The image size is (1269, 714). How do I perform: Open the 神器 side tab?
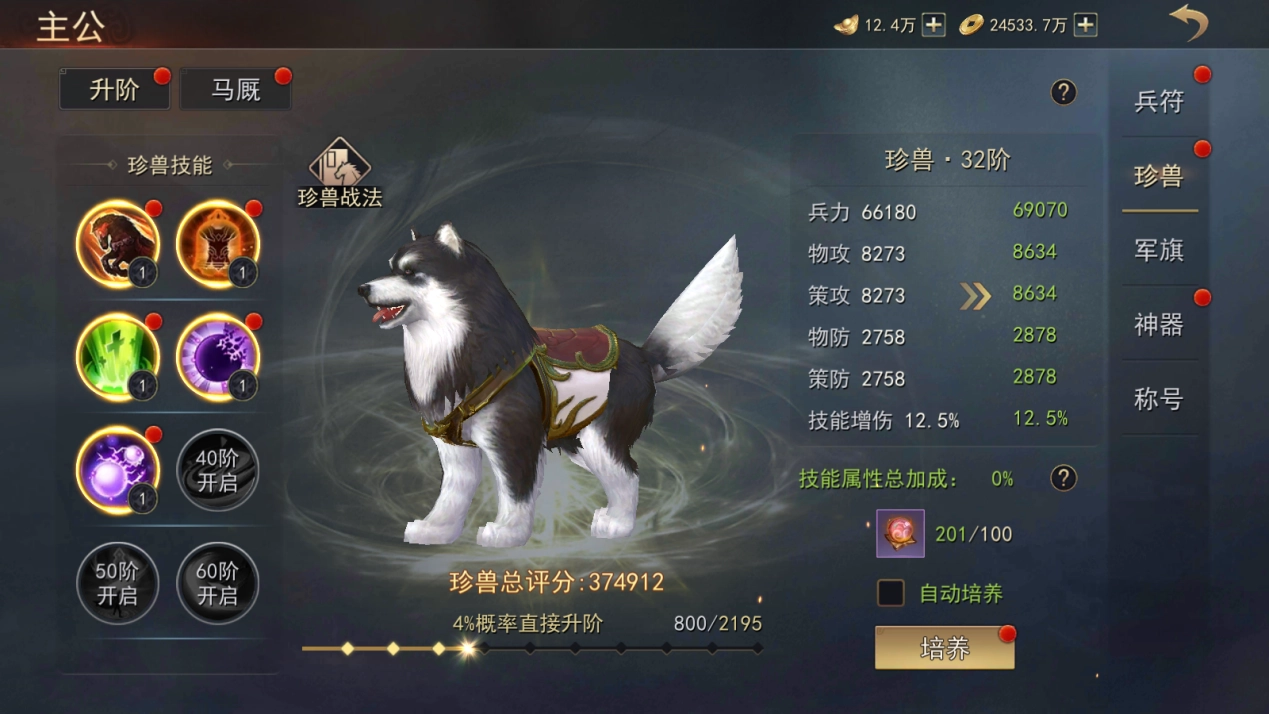(1159, 324)
